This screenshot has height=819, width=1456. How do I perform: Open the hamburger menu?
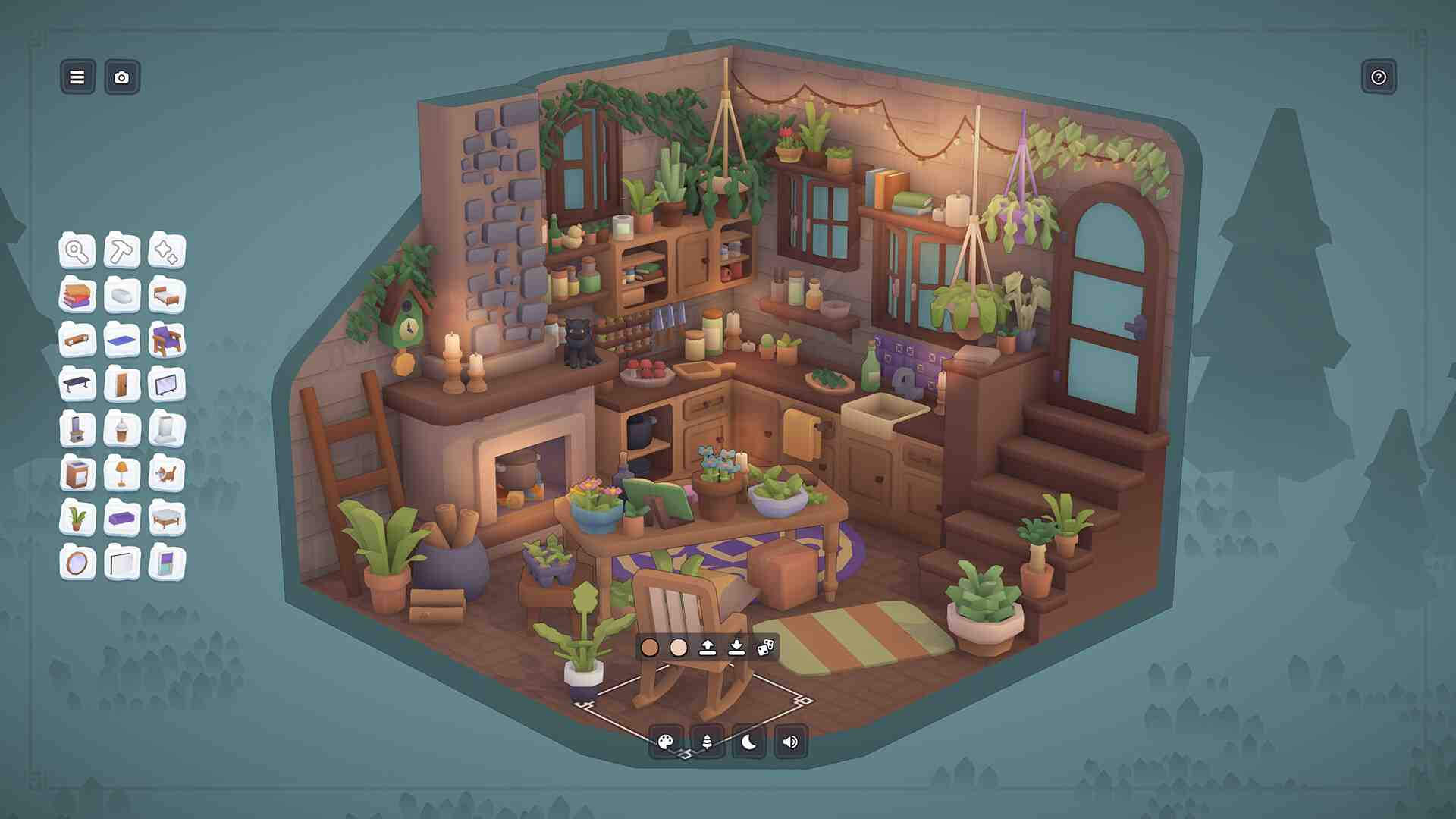pos(77,77)
